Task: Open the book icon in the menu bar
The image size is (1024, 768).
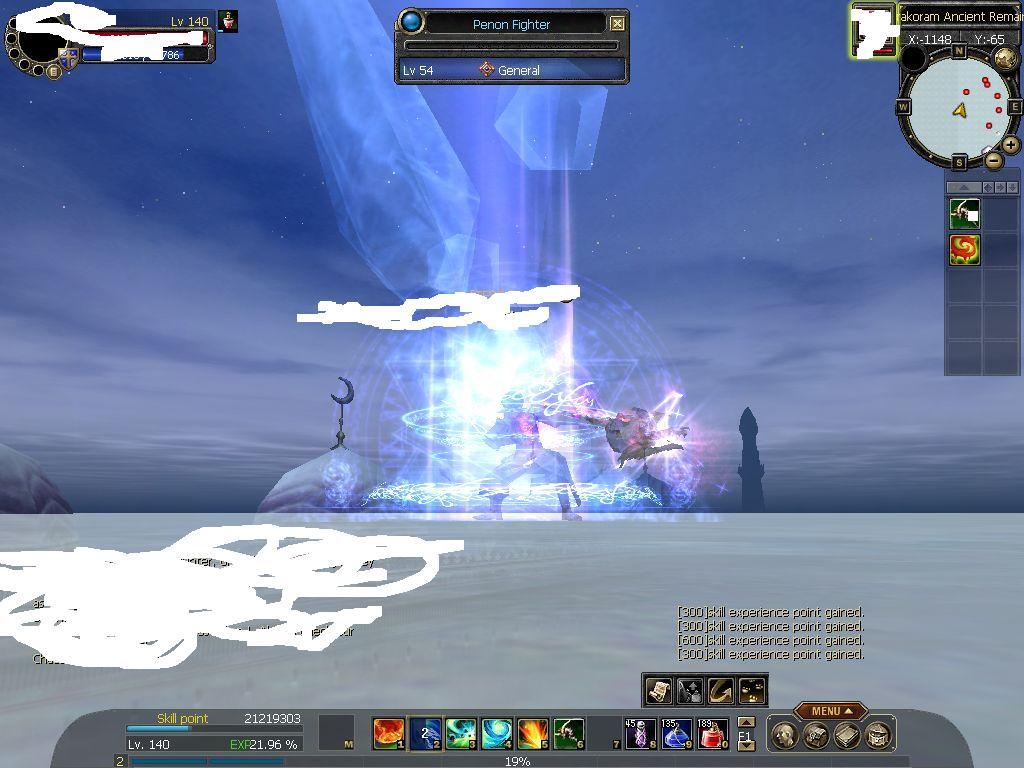Action: tap(847, 736)
